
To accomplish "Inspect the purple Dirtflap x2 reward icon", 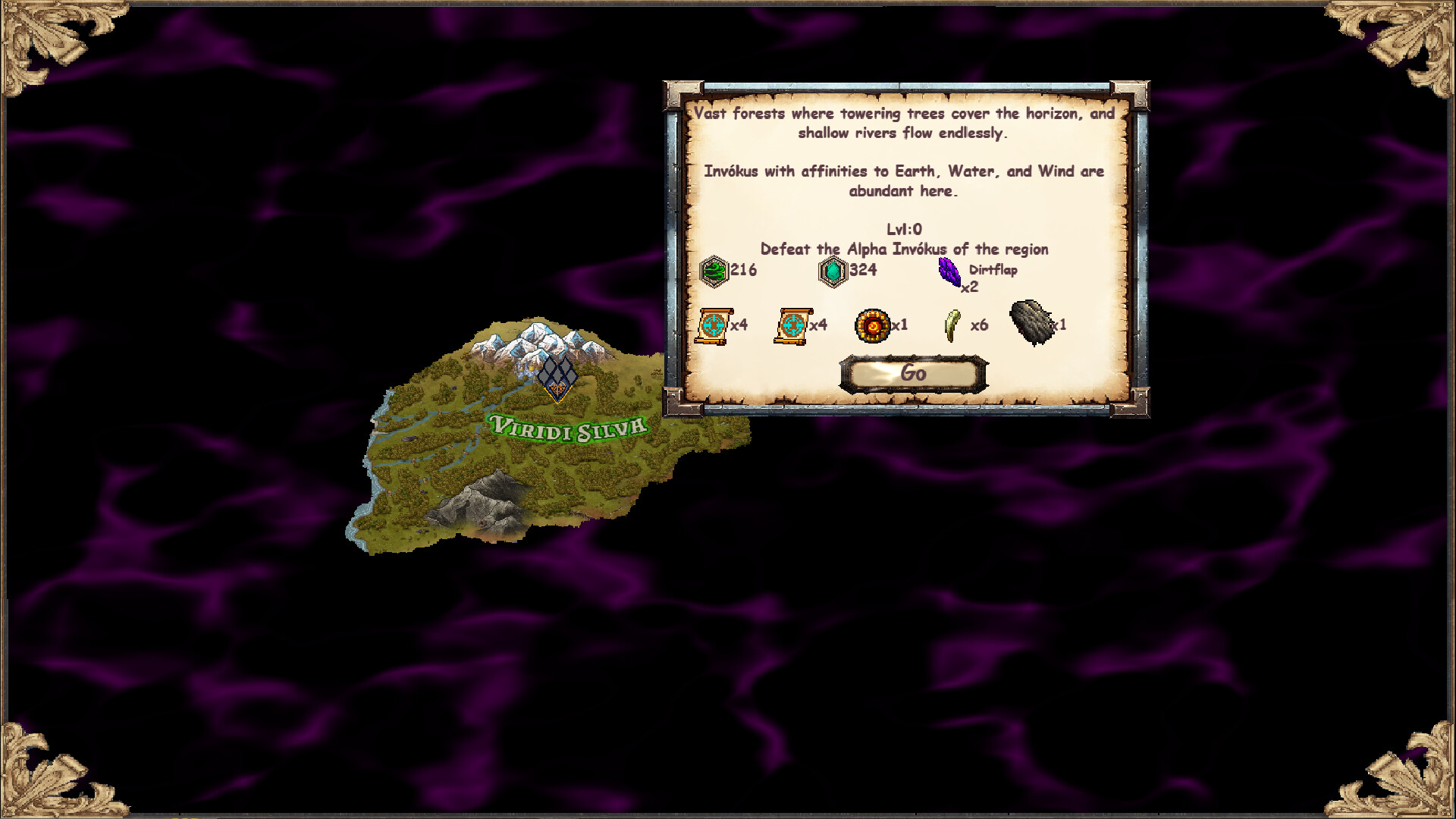I will [x=948, y=271].
